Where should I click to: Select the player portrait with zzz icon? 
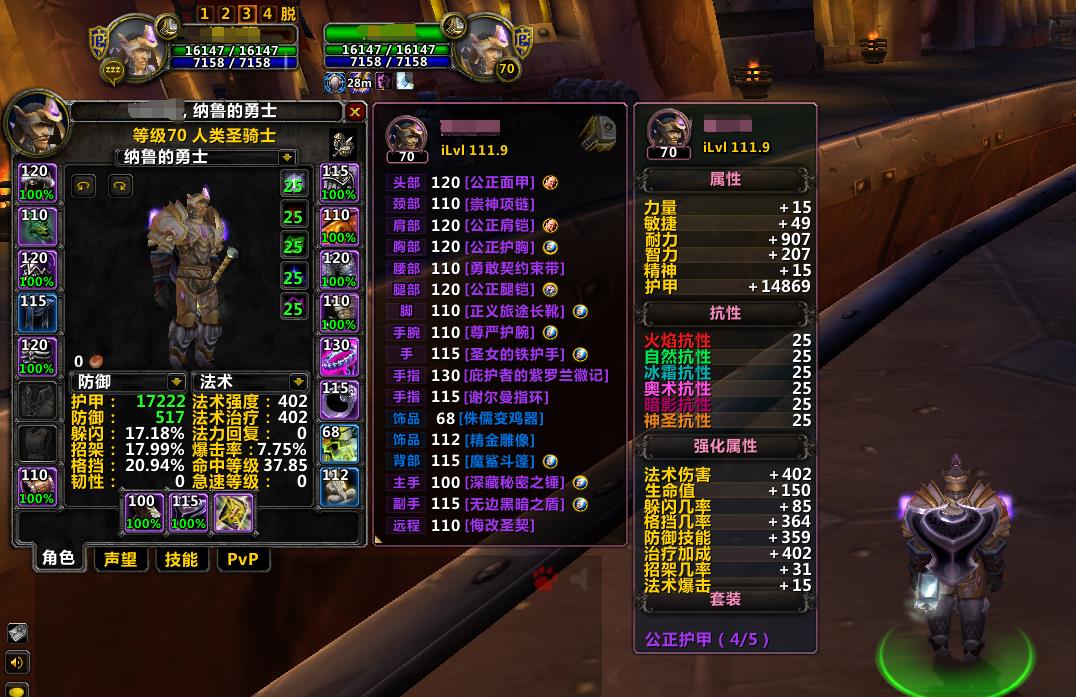click(135, 45)
